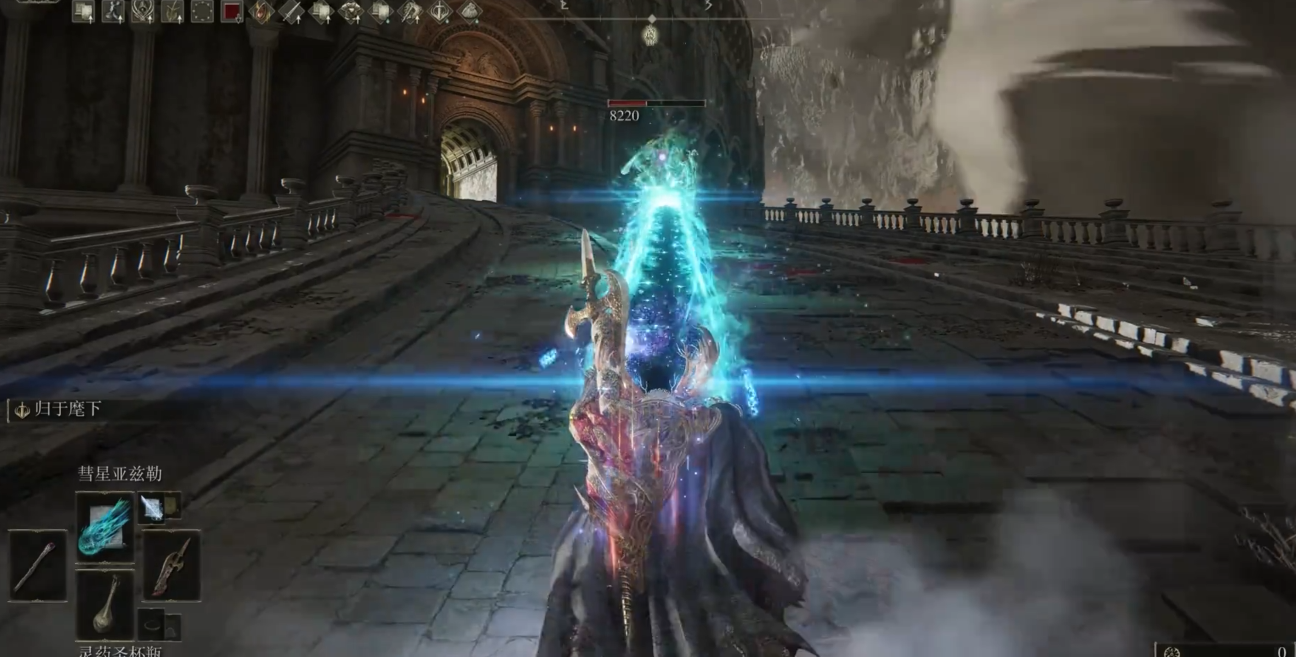Select the Comet Azur spell slot
The width and height of the screenshot is (1296, 657).
(105, 525)
